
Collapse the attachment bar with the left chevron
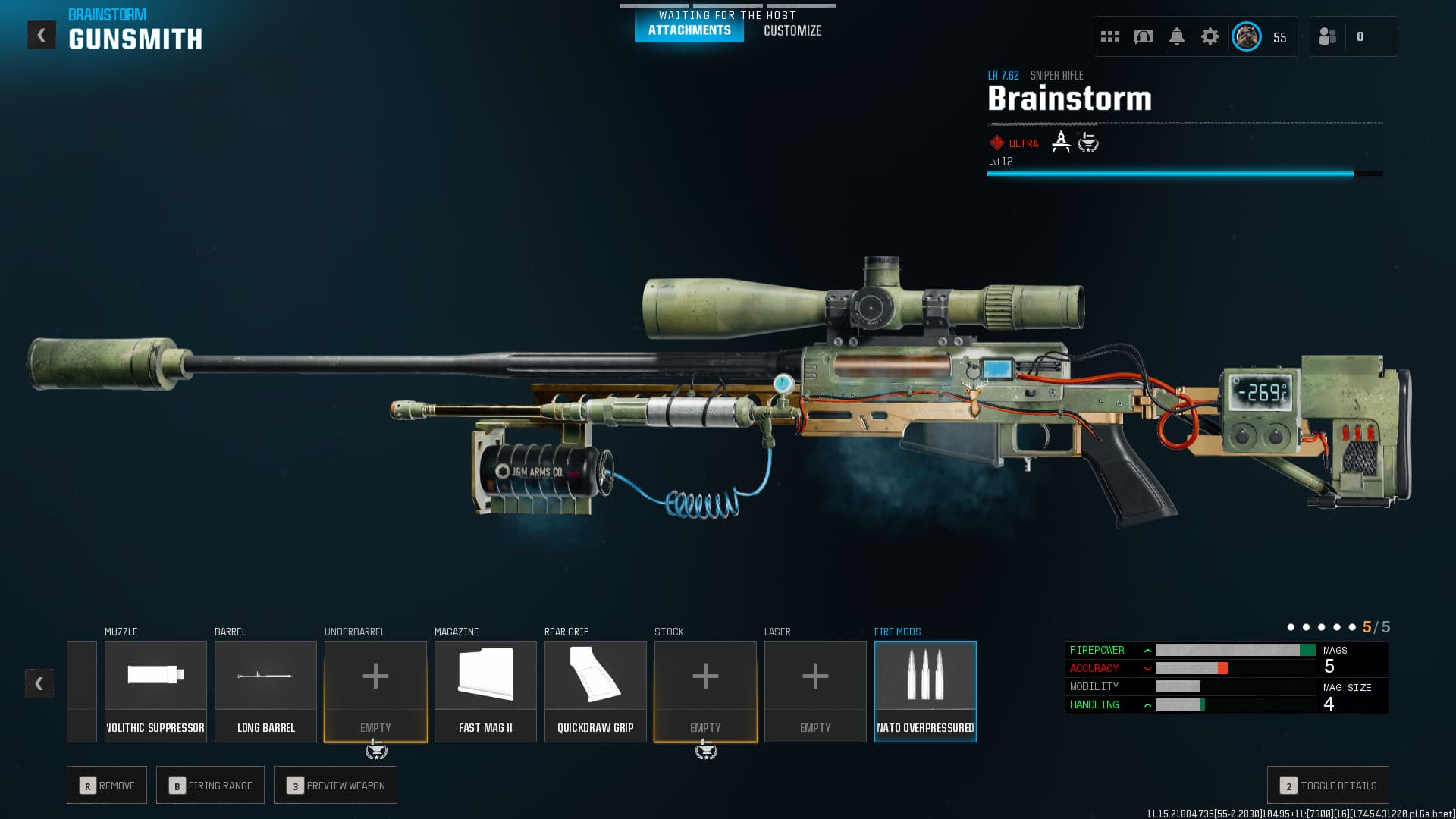37,682
